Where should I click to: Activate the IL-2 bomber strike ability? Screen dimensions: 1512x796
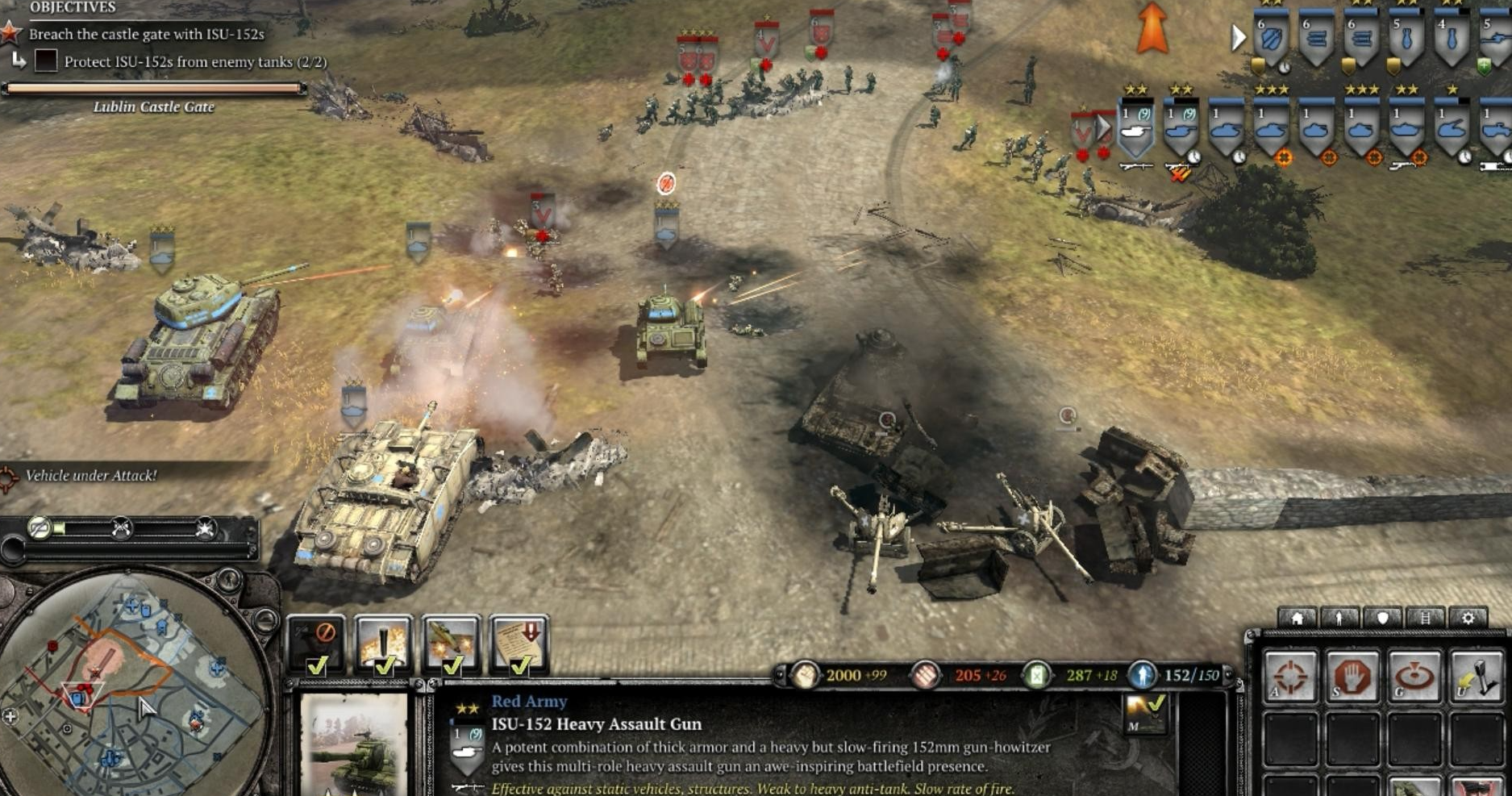[452, 641]
